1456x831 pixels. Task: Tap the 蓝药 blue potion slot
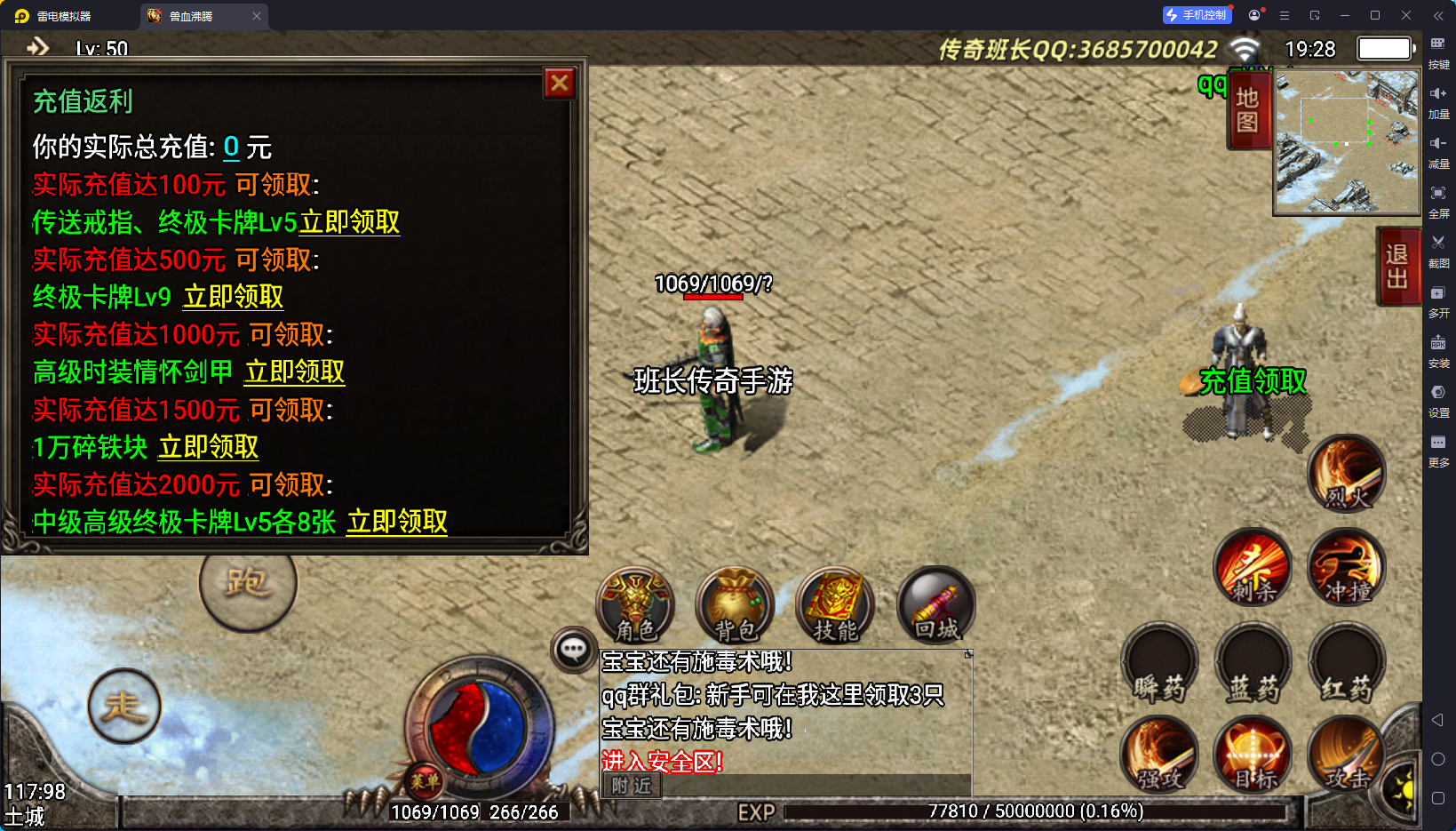[x=1253, y=664]
